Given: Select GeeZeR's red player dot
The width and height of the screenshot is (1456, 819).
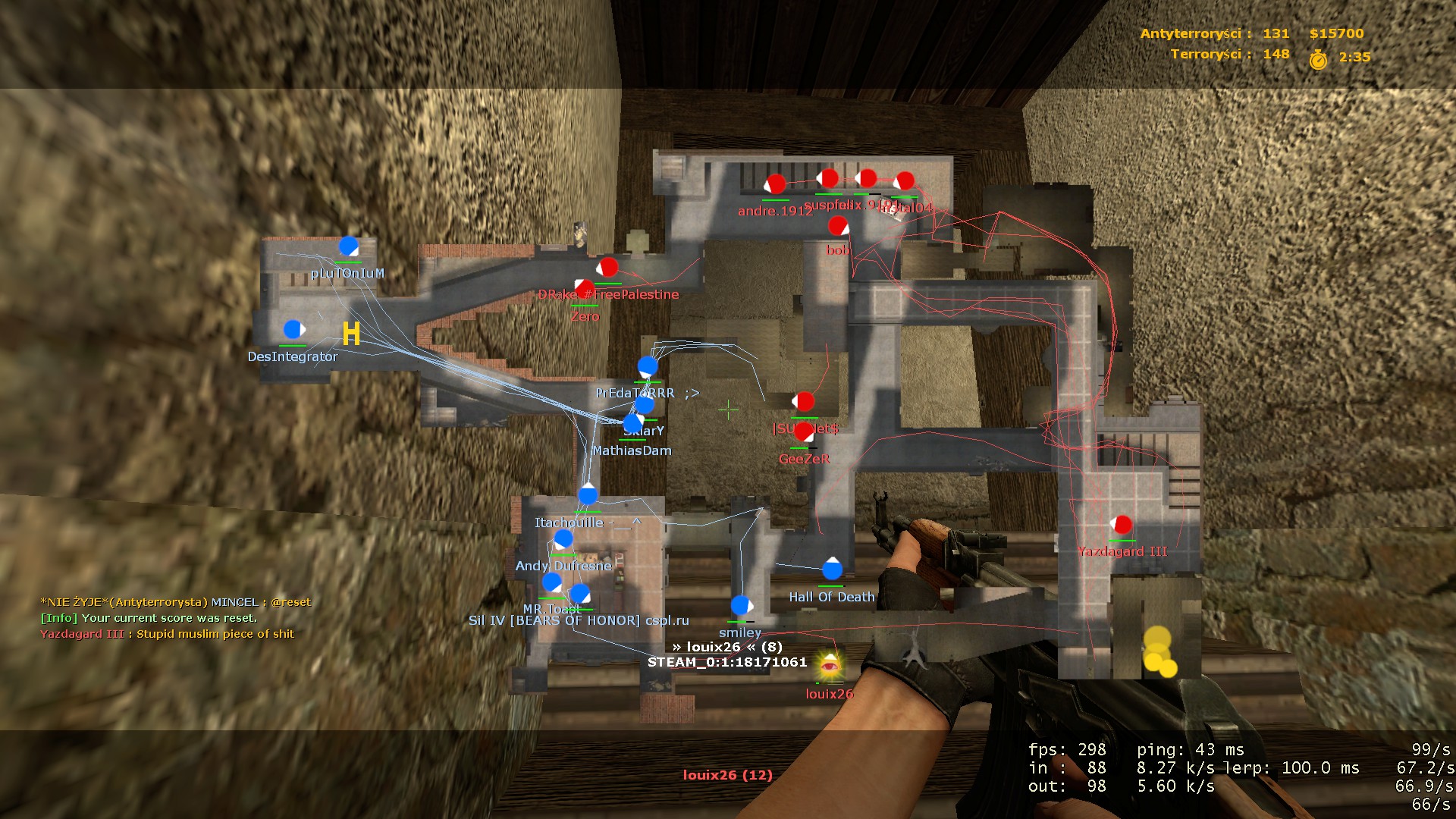Looking at the screenshot, I should [804, 432].
